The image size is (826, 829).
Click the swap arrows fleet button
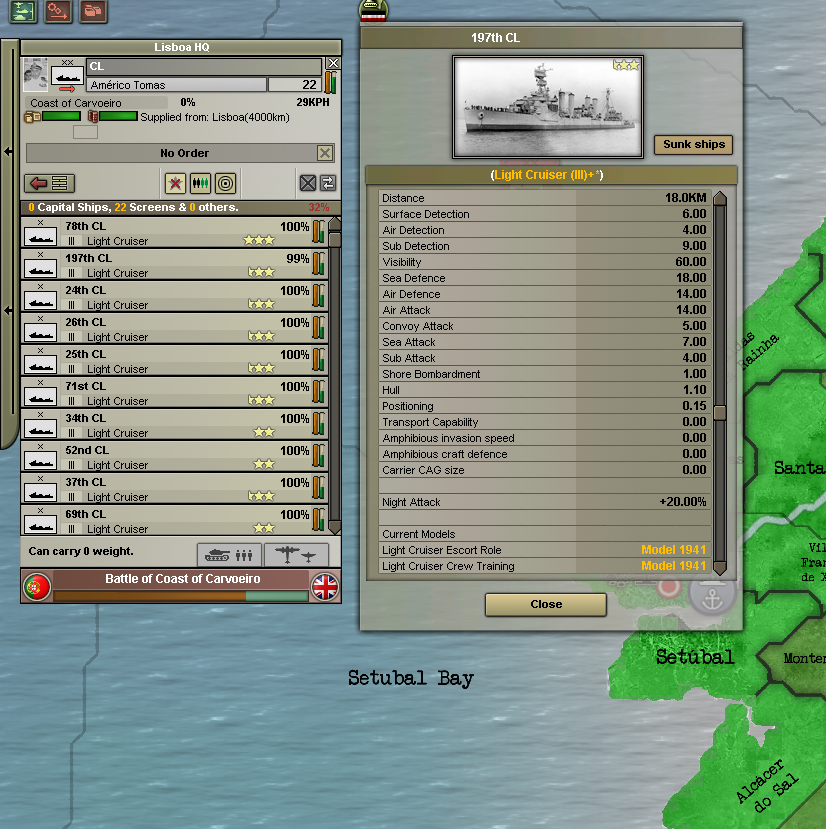[x=328, y=183]
